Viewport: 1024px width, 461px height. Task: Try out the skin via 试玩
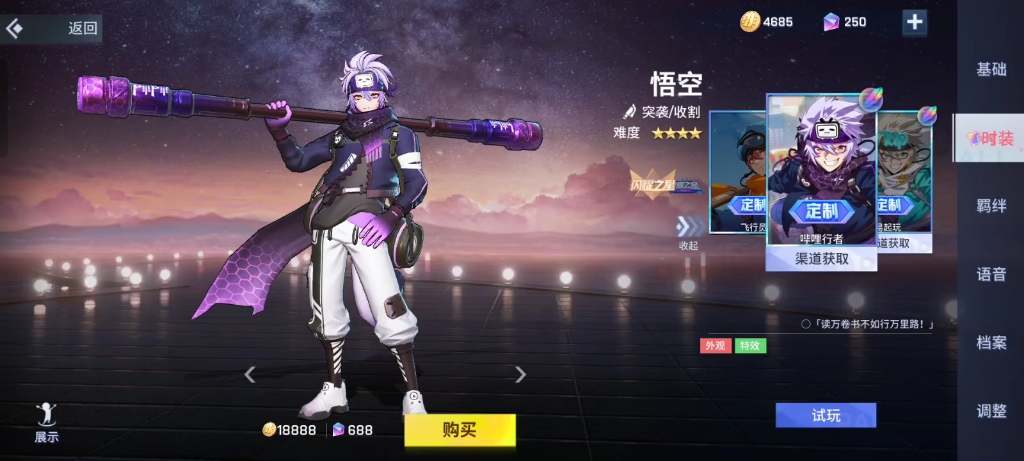point(825,415)
